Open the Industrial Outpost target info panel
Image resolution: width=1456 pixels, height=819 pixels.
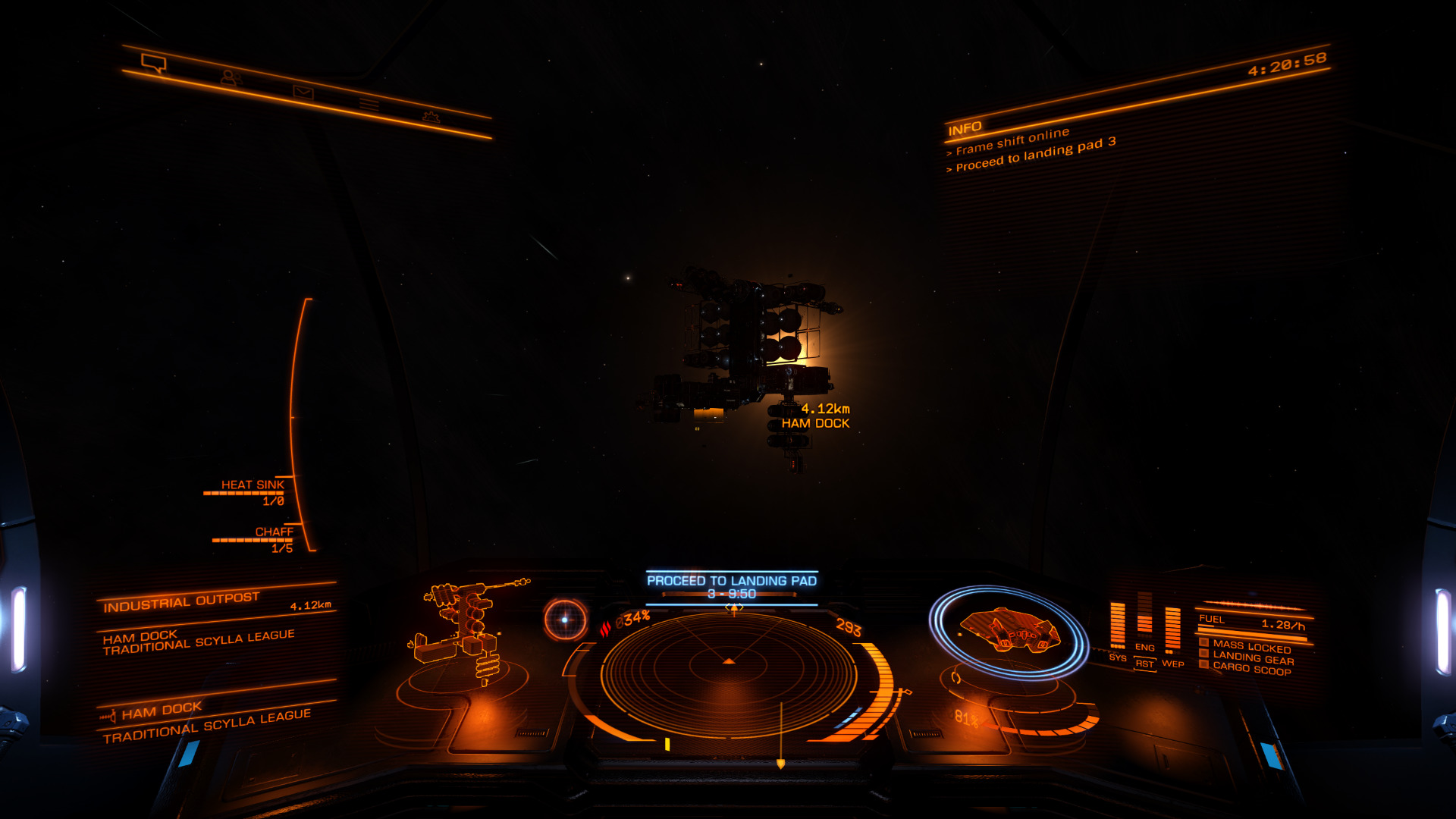tap(182, 601)
